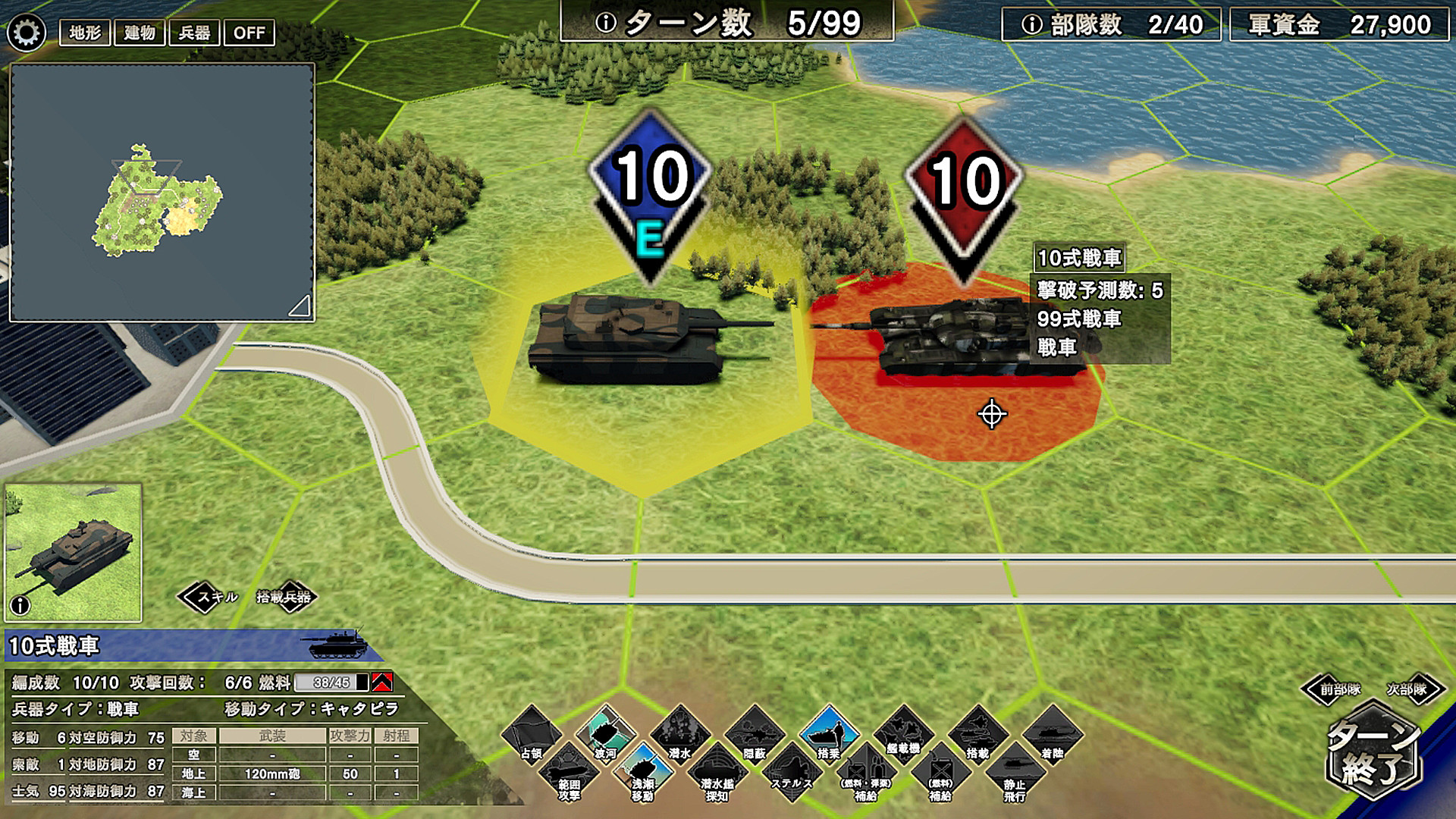
Task: Turn overlays OFF with the OFF button
Action: 250,33
